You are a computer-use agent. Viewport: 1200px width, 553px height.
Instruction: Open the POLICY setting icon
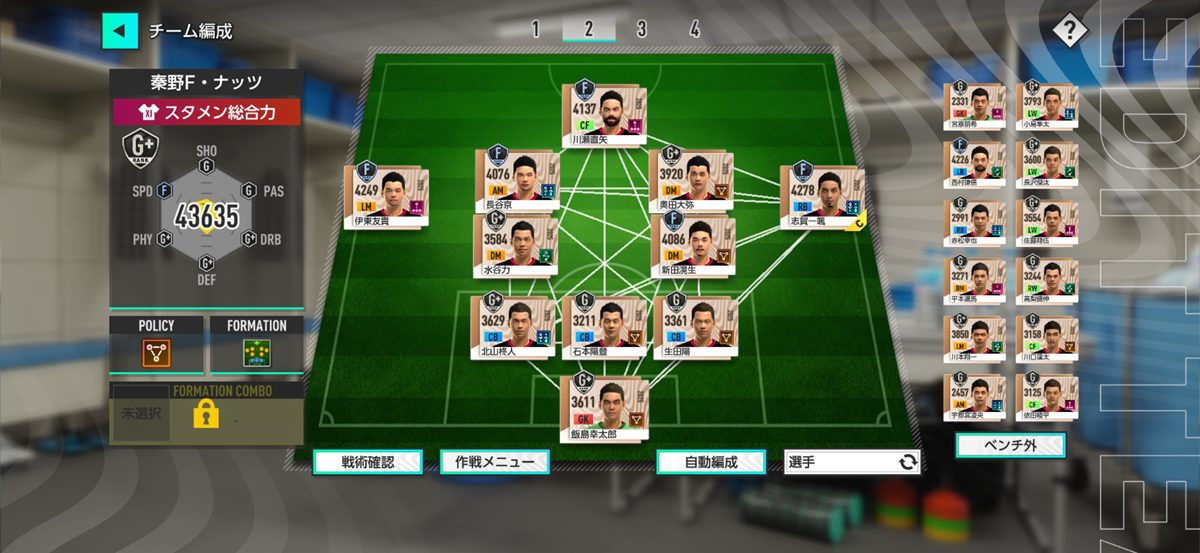156,352
